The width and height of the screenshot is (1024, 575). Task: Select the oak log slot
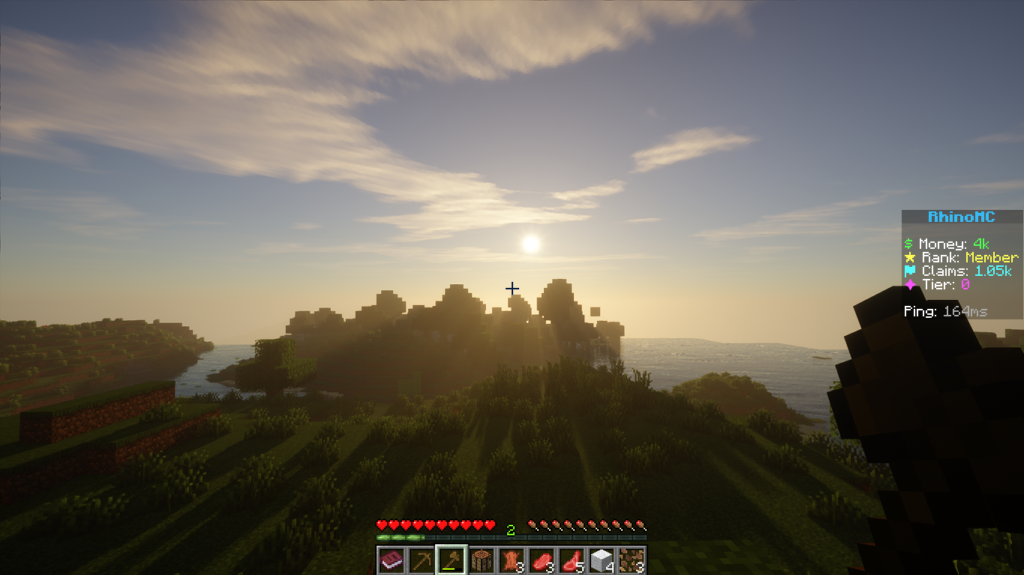(481, 560)
